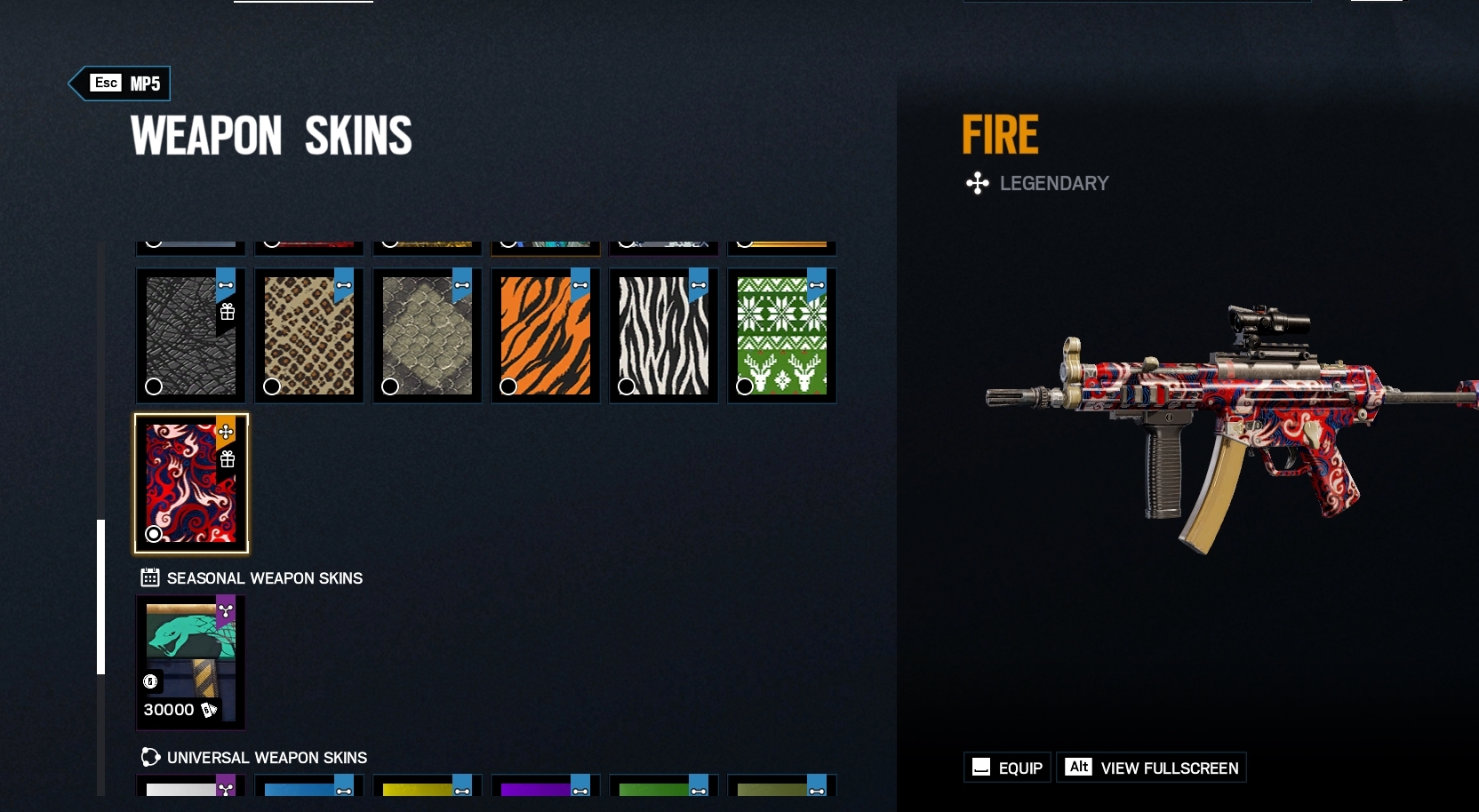Click the radio circle on the leopard print skin
This screenshot has height=812, width=1479.
click(x=272, y=386)
